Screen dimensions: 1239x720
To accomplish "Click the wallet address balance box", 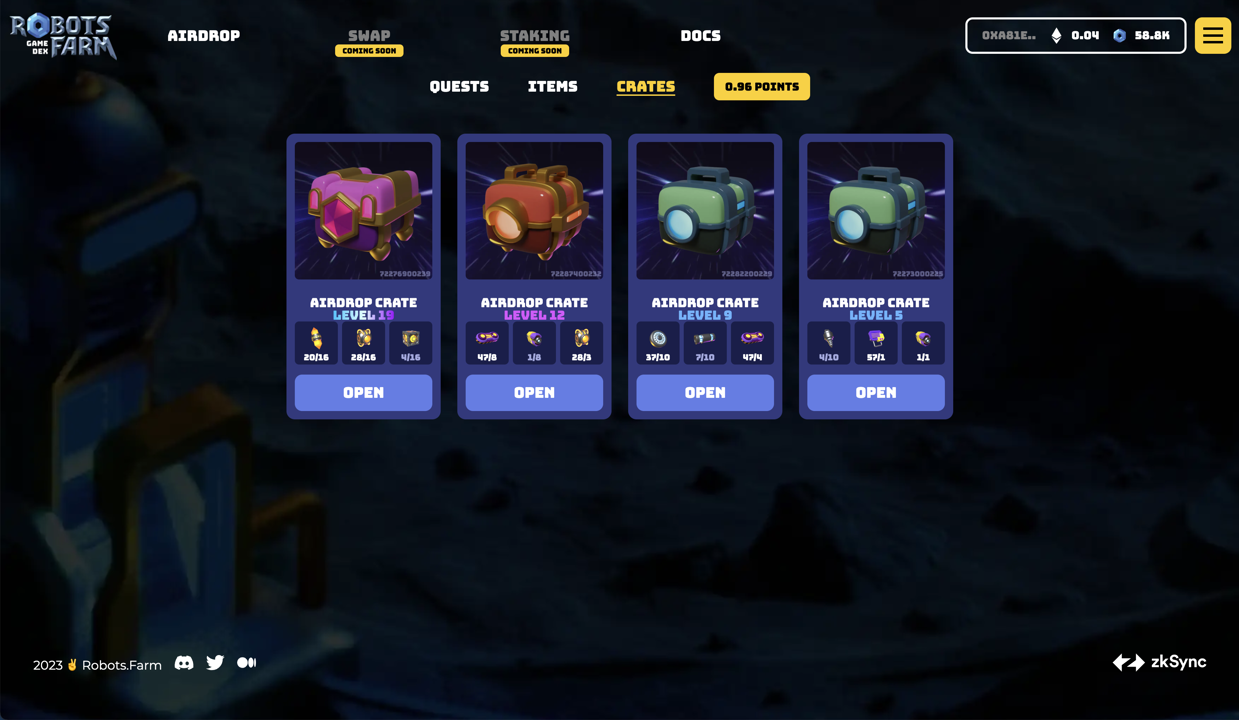I will (1075, 36).
